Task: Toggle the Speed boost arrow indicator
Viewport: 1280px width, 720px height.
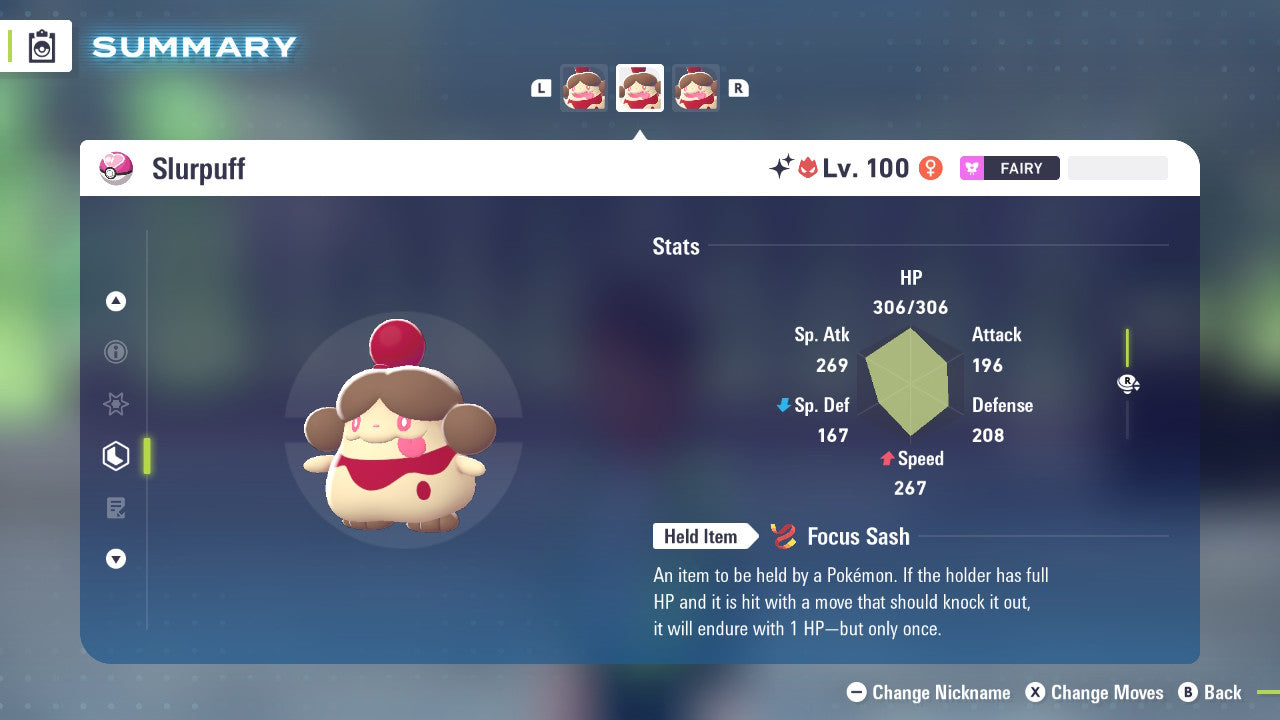Action: [886, 459]
